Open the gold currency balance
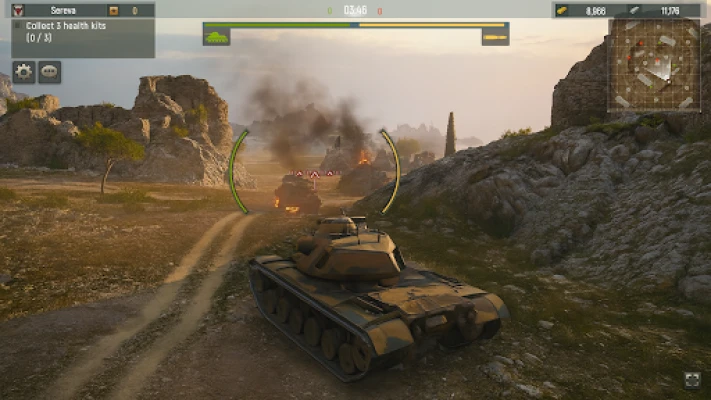Screen dimensions: 711x400 pos(585,10)
